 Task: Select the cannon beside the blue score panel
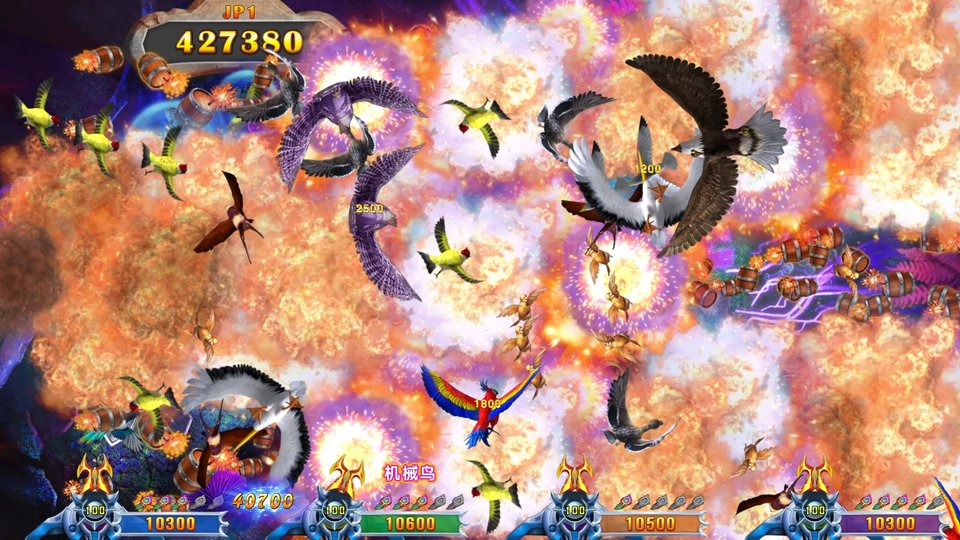coord(93,505)
